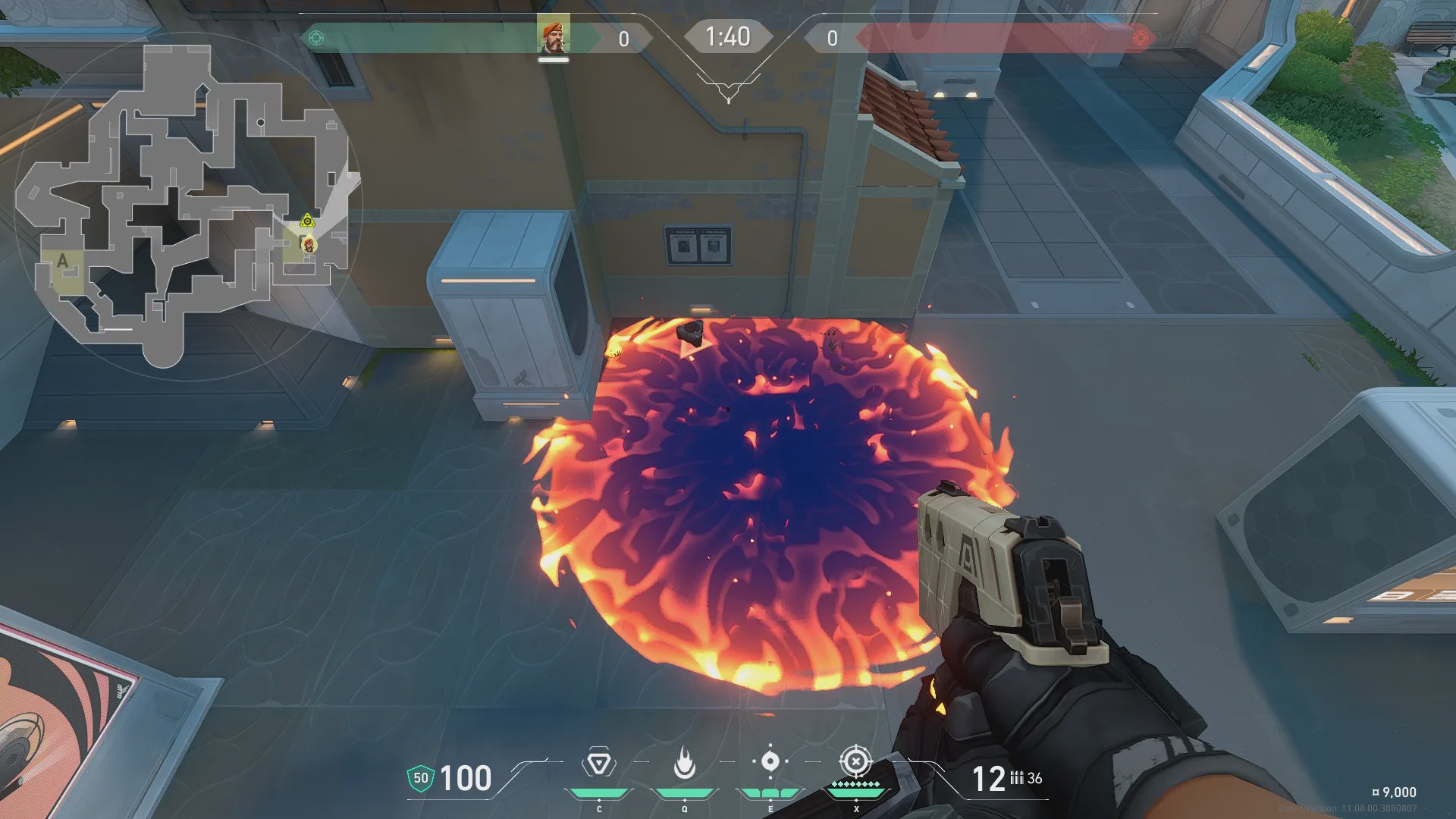Click the Brimstone player marker on minimap
Viewport: 1456px width, 819px height.
[x=309, y=245]
